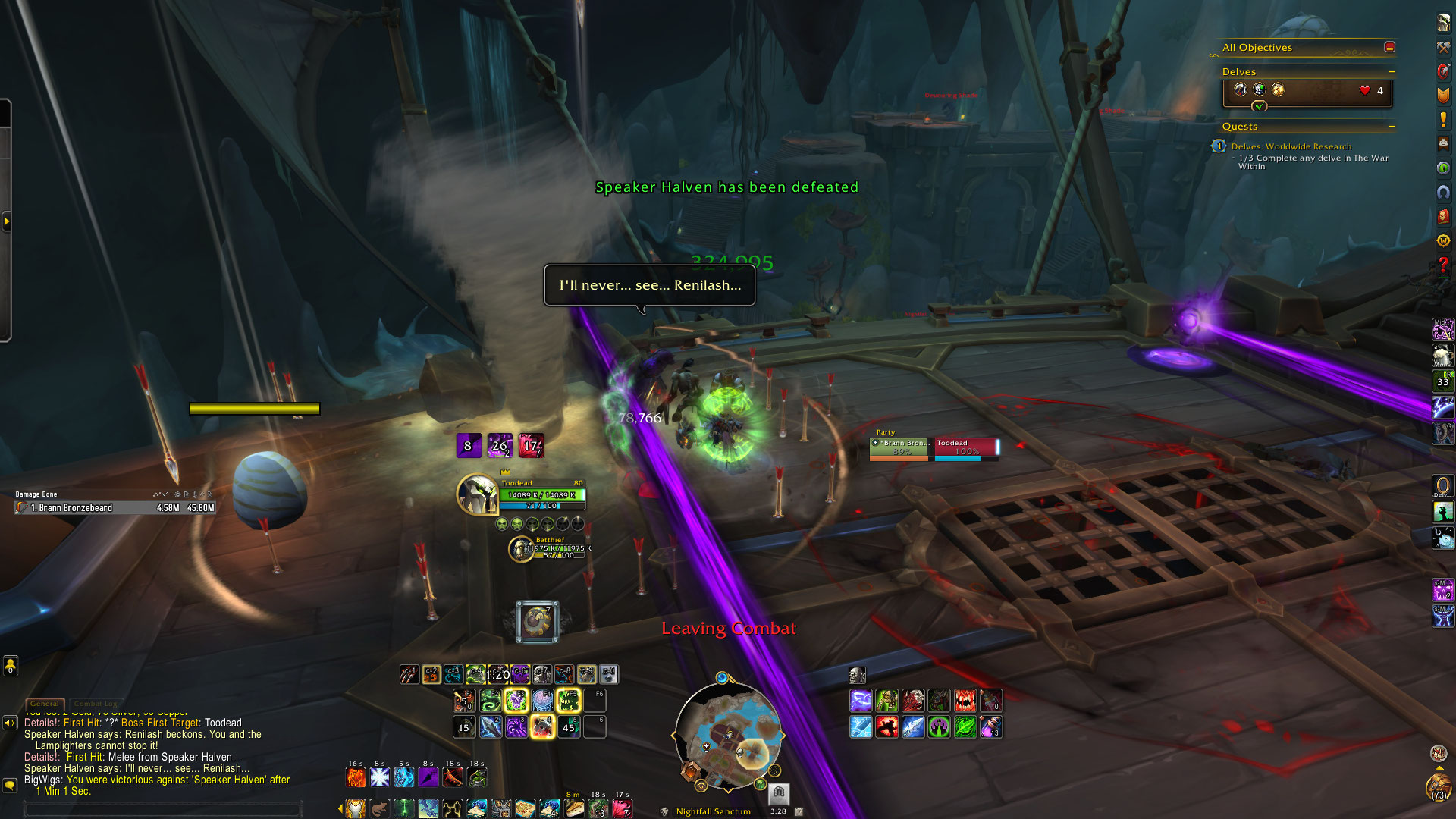Collapse the Quests section header
The height and width of the screenshot is (819, 1456).
coord(1392,127)
